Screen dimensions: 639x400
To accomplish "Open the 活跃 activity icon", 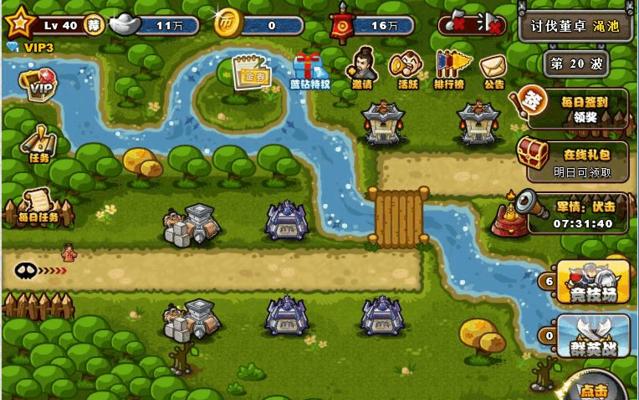I will 406,68.
